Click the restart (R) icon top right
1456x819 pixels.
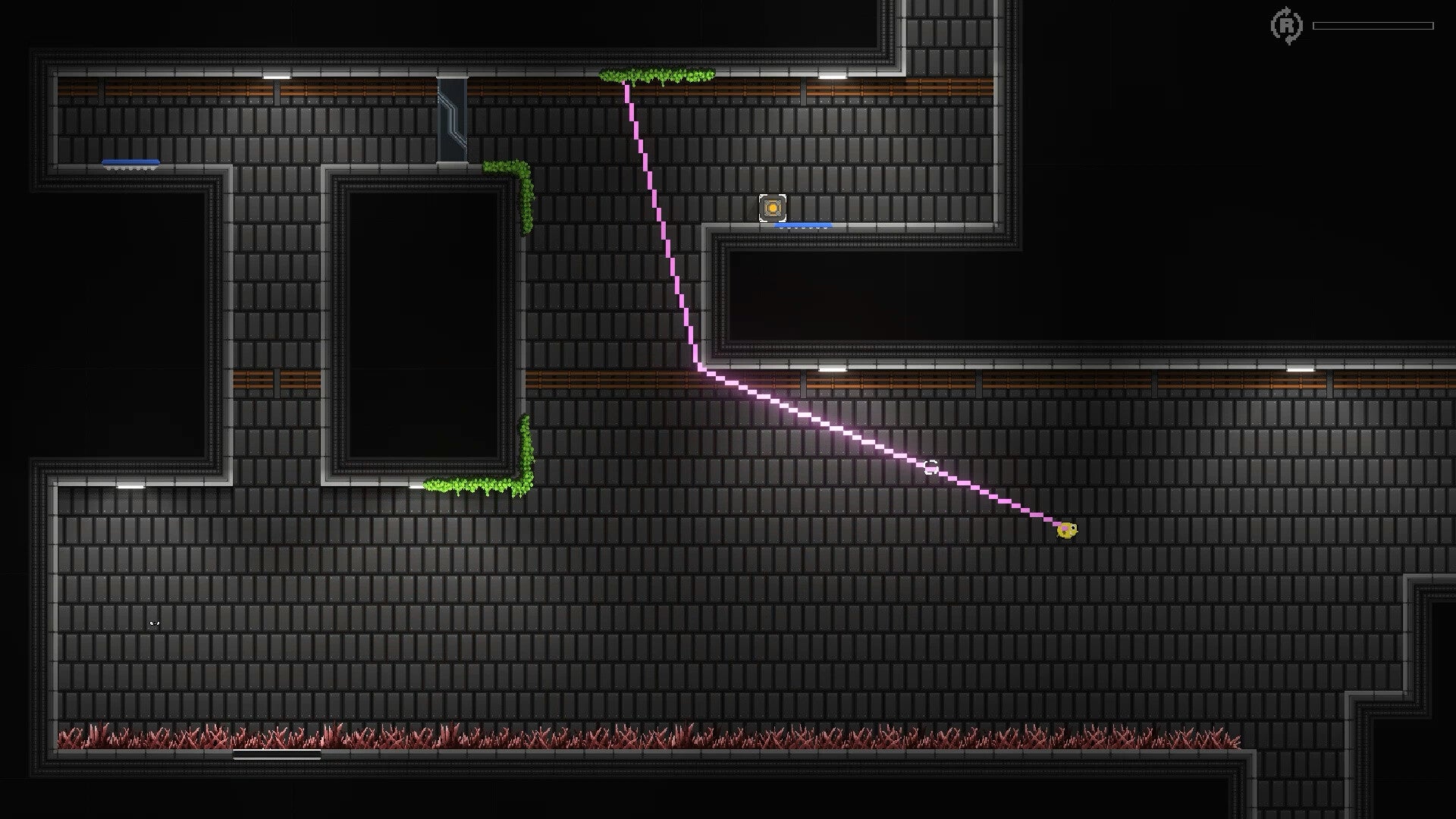1285,27
